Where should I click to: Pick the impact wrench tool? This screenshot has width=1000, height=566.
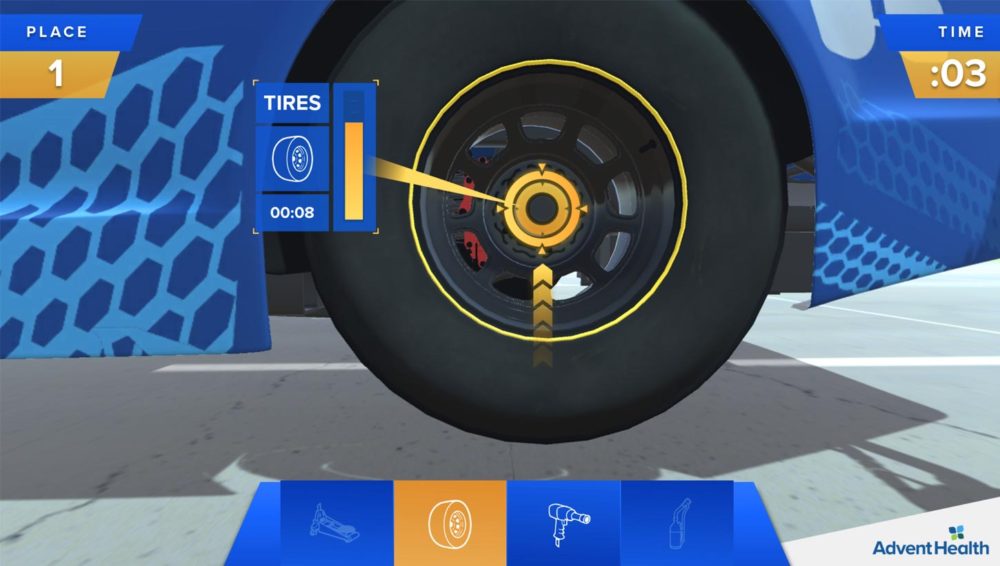click(565, 522)
